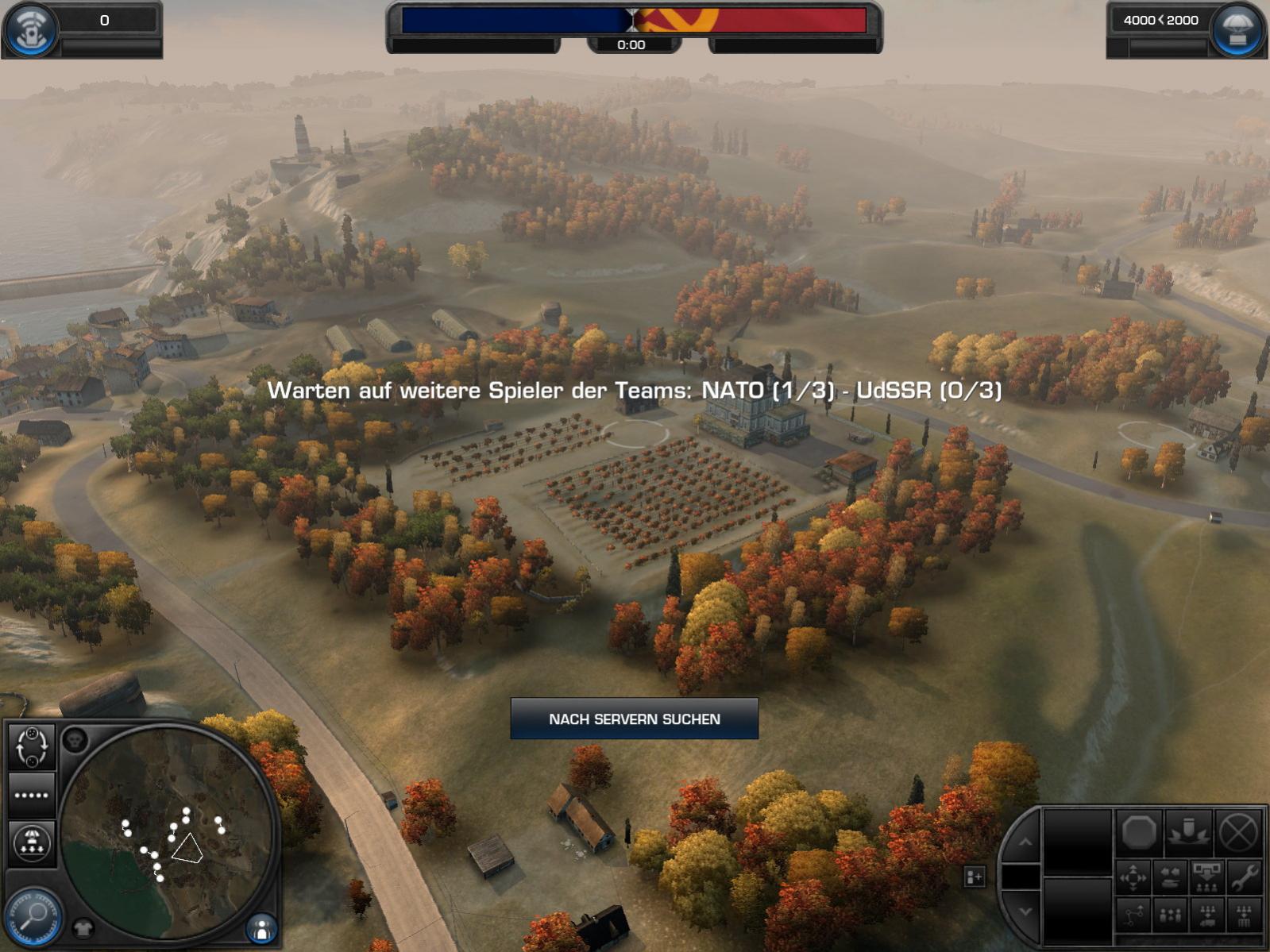Select the rotating arrows icon button
Image resolution: width=1270 pixels, height=952 pixels.
[x=32, y=747]
